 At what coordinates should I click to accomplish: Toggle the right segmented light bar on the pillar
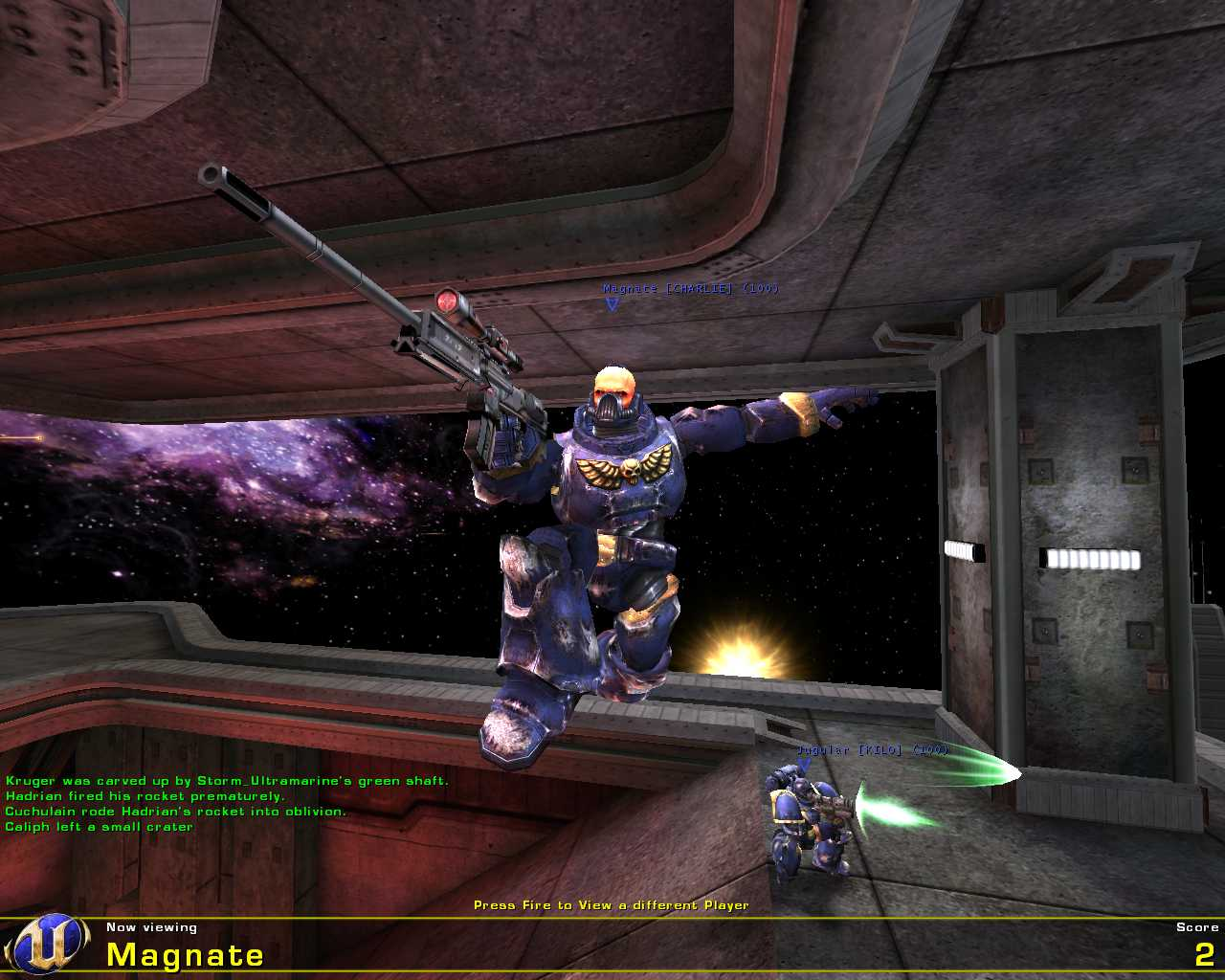[x=1089, y=557]
